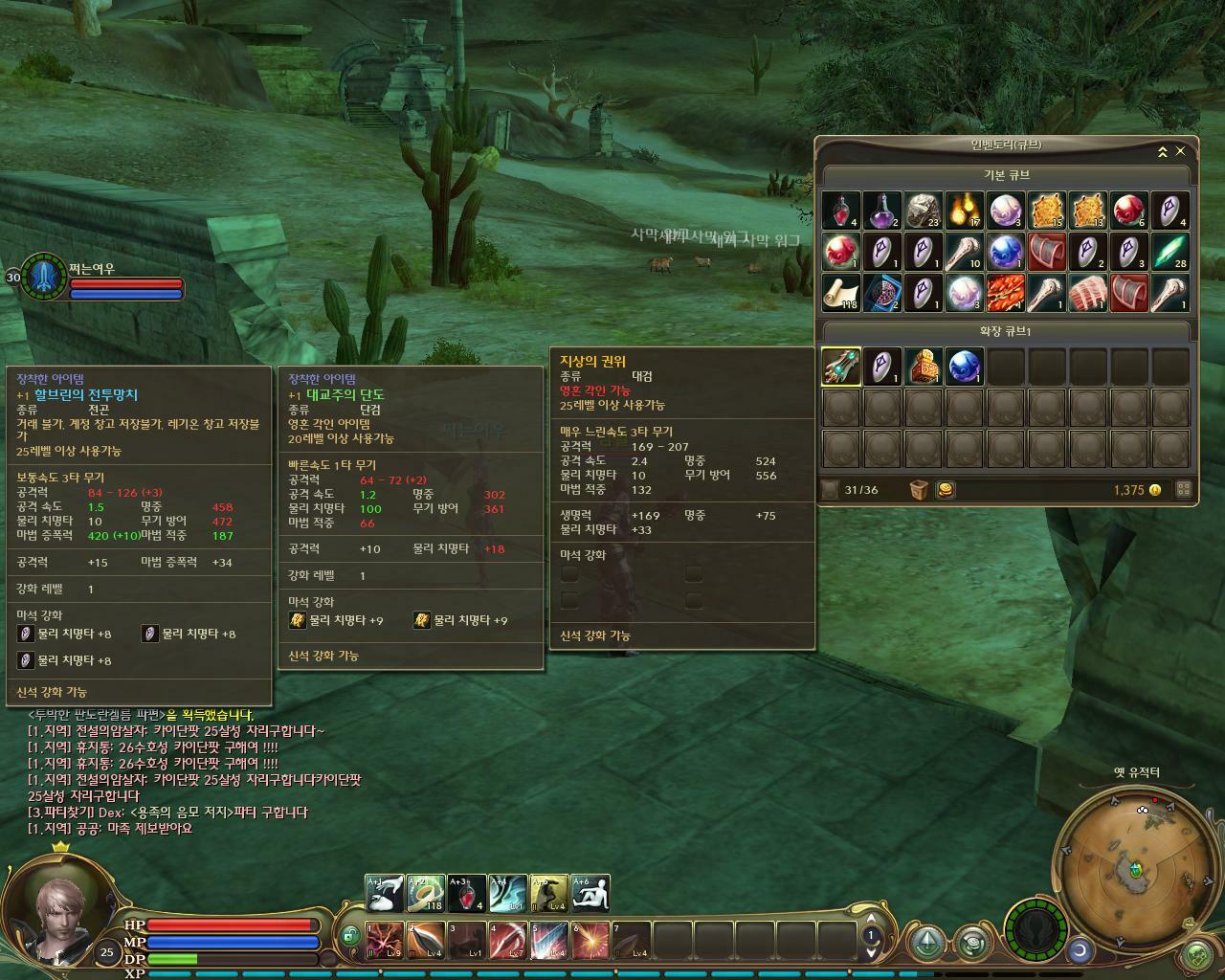Use the glowing burst skill in slot 6
This screenshot has height=980, width=1225.
[590, 940]
